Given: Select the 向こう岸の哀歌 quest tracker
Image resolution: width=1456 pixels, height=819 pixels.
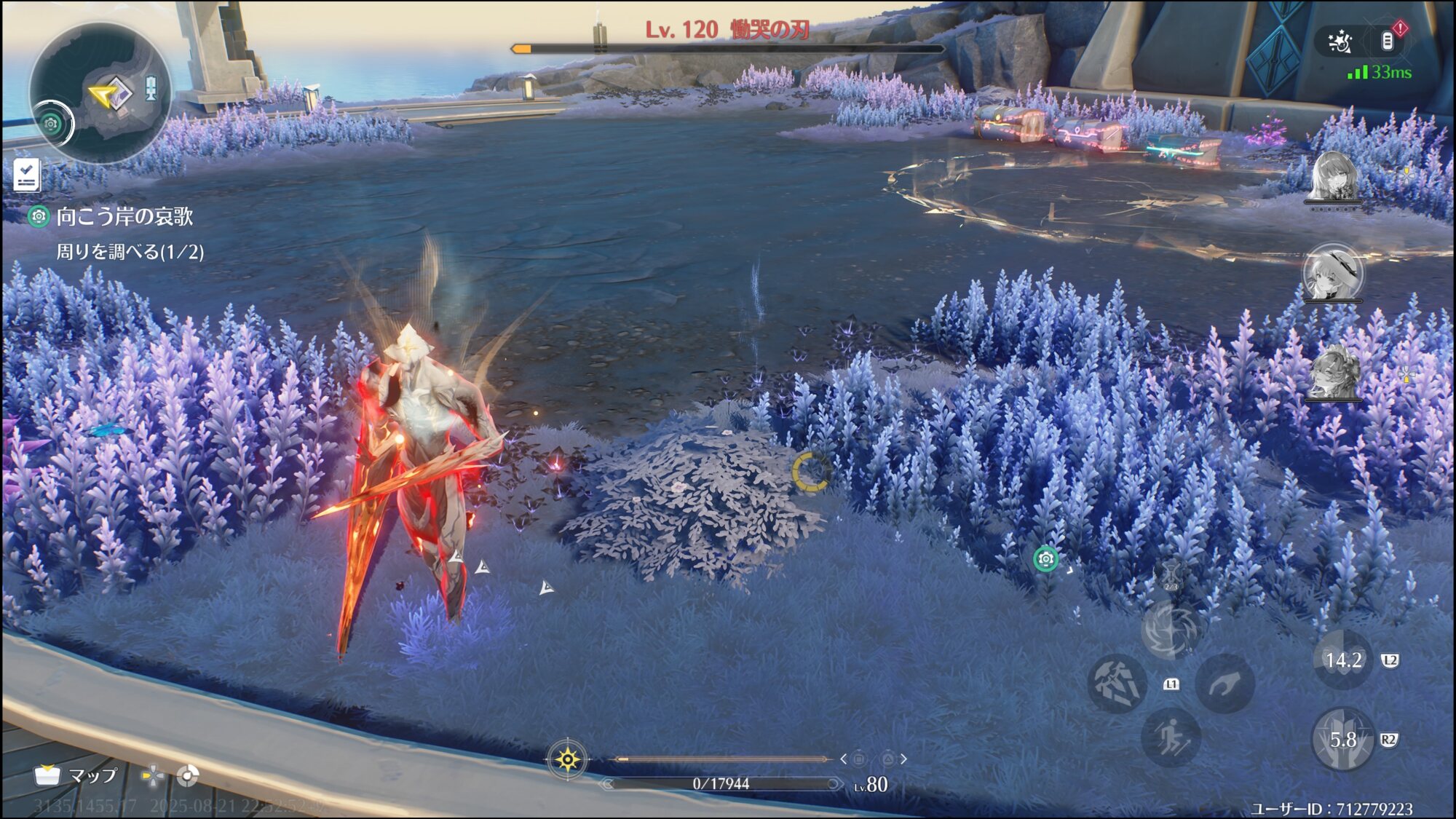Looking at the screenshot, I should [124, 216].
